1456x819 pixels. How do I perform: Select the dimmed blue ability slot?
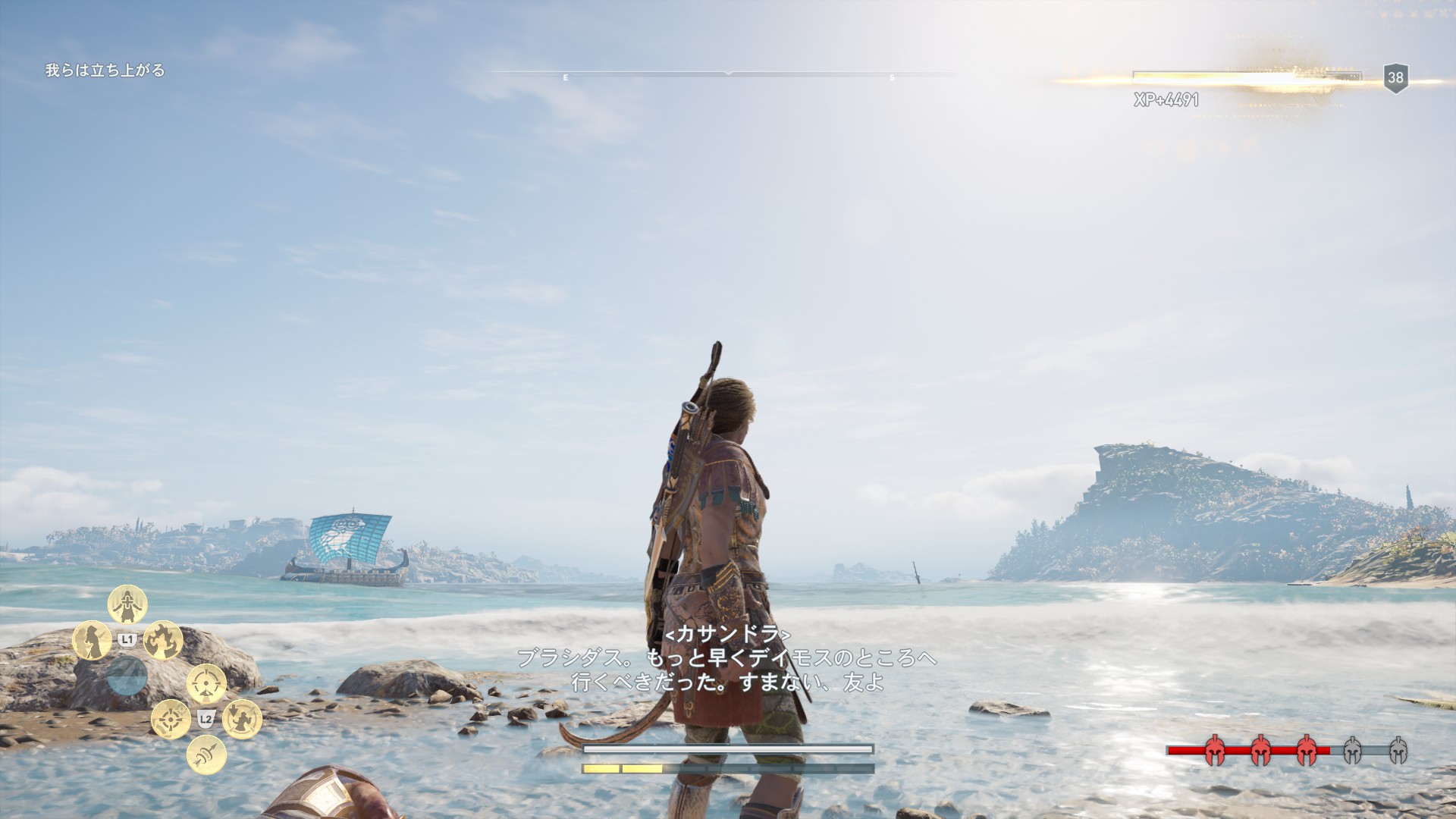(127, 676)
